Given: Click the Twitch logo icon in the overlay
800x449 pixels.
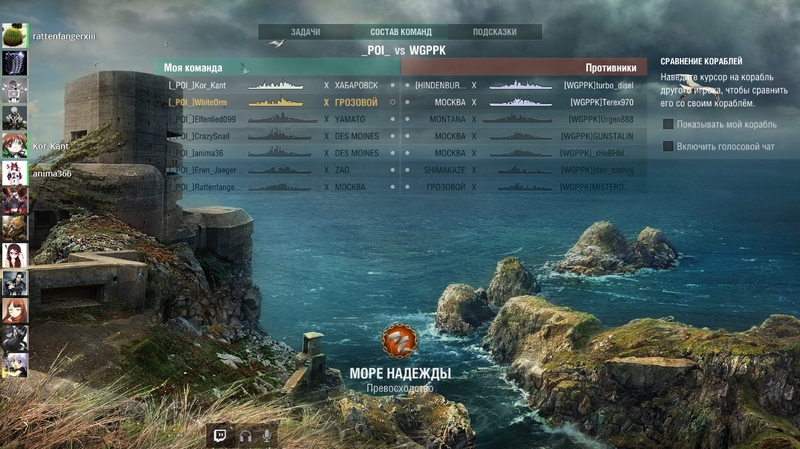Looking at the screenshot, I should 221,435.
